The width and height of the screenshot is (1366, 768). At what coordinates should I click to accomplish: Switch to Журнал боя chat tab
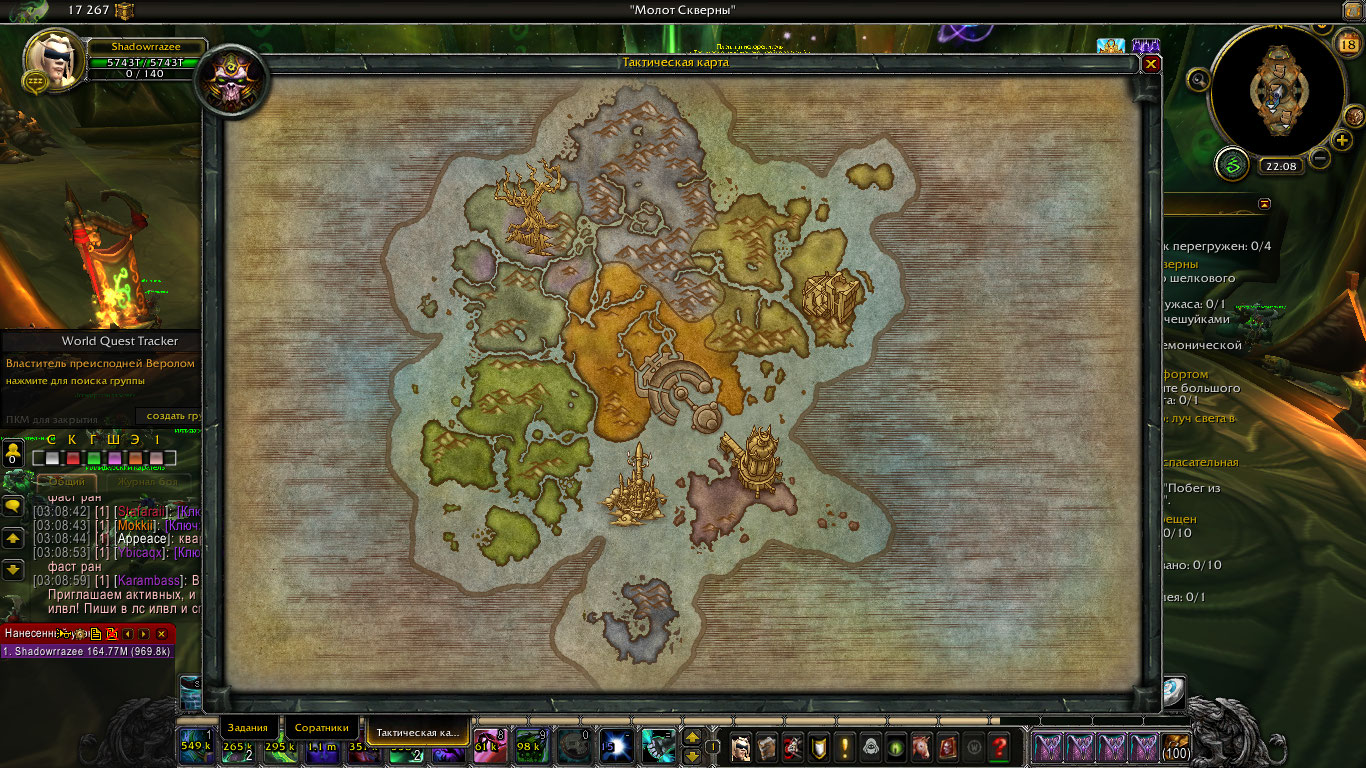150,481
